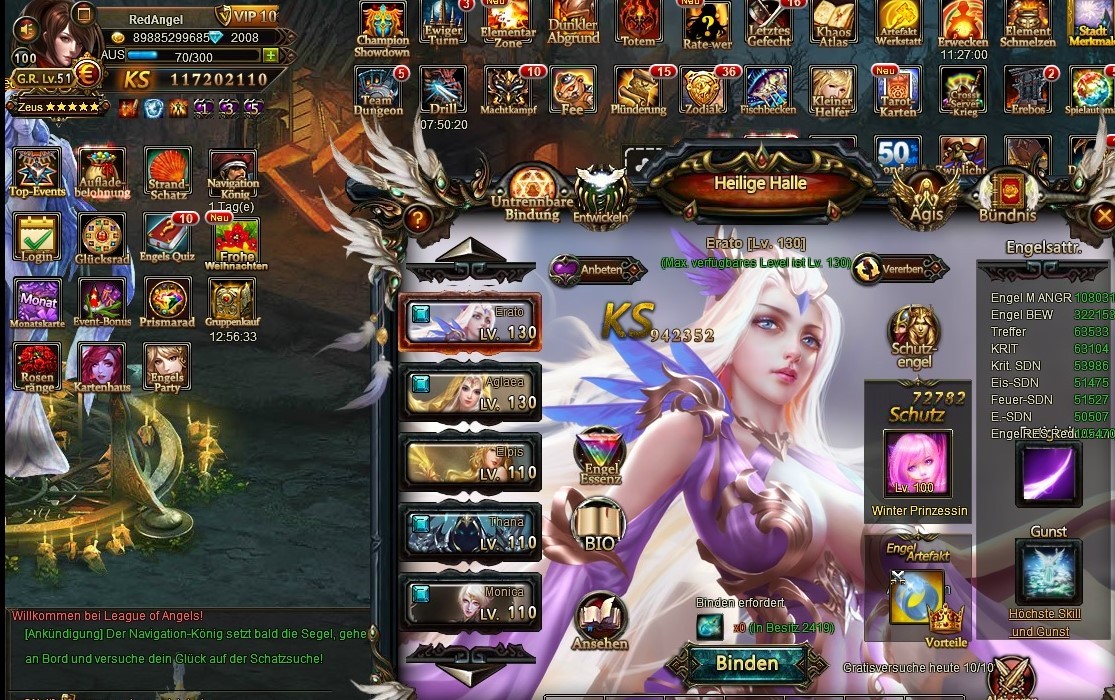Pick Thana from the angel list
This screenshot has width=1115, height=700.
coord(470,532)
